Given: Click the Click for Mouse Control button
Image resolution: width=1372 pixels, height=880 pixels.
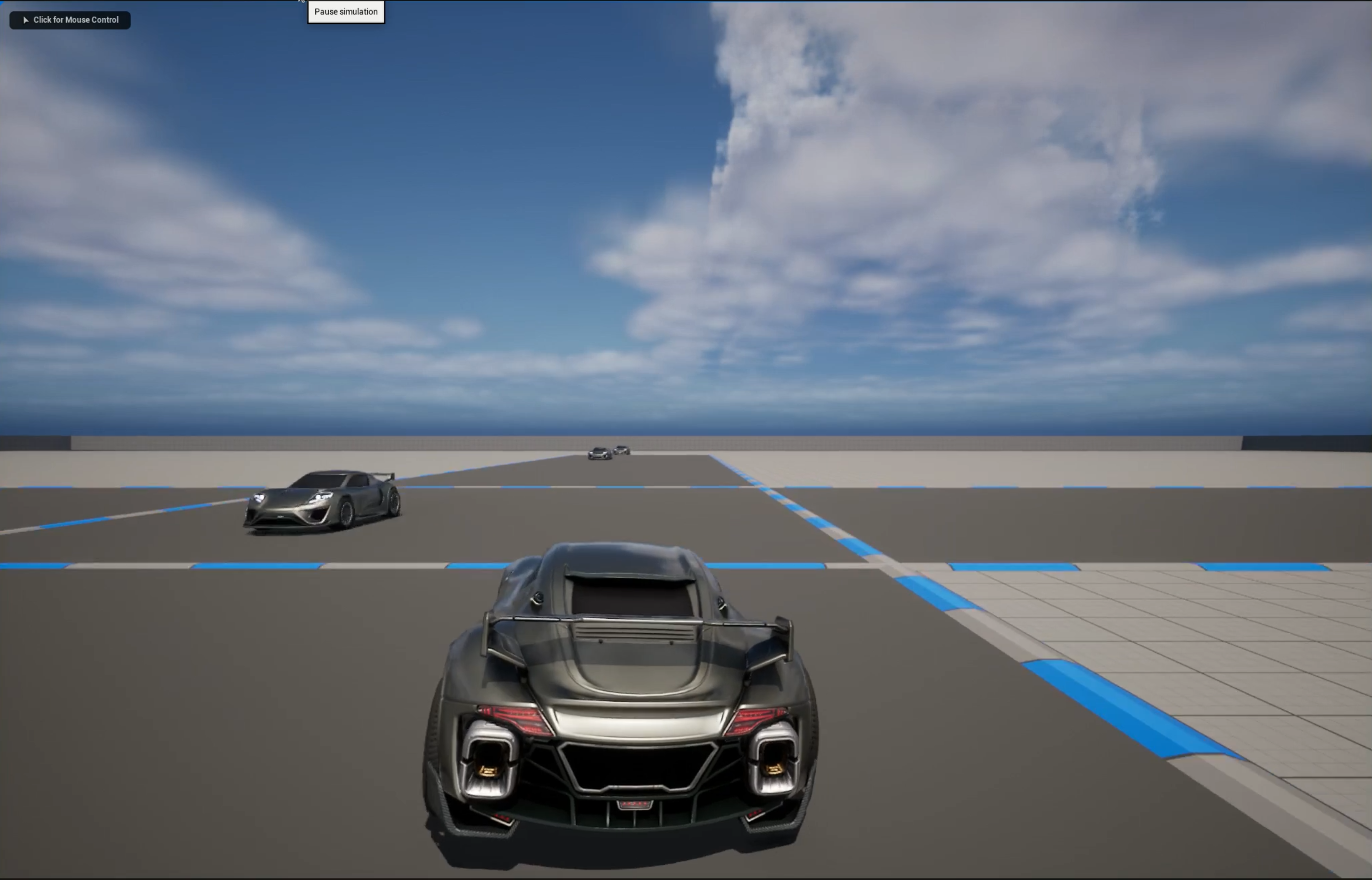Looking at the screenshot, I should pyautogui.click(x=70, y=20).
